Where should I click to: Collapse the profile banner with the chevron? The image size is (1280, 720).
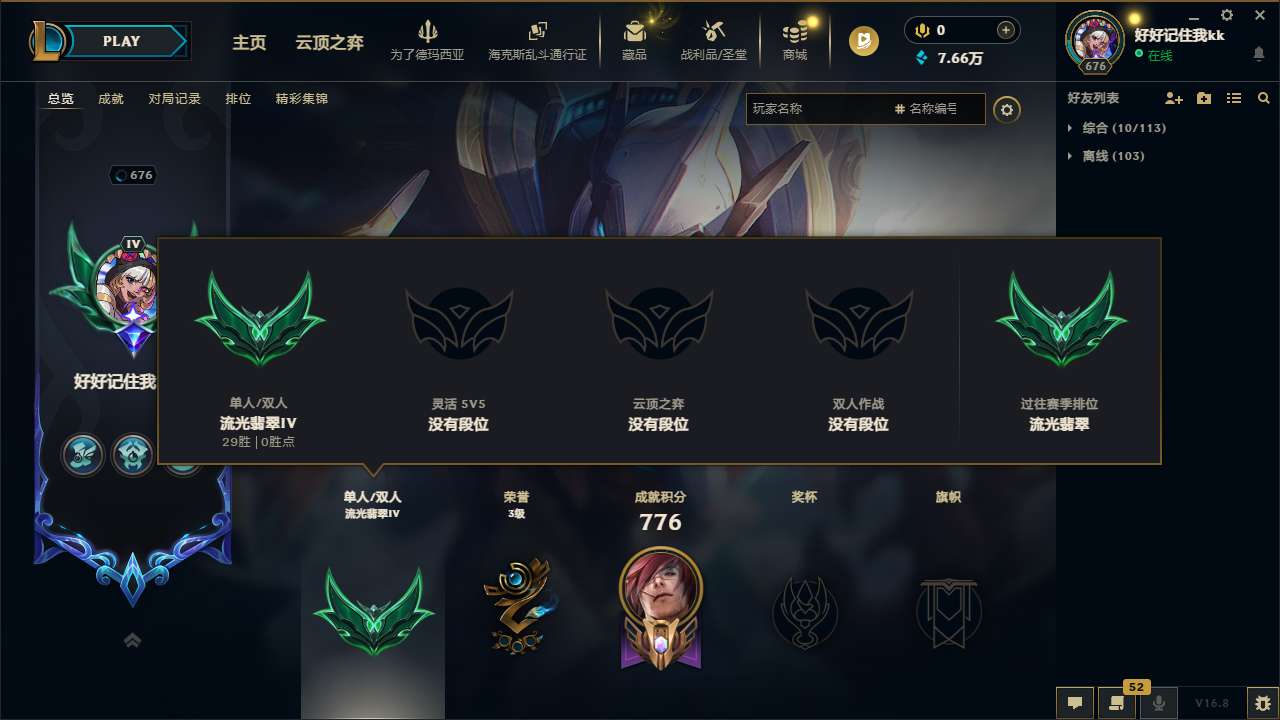(x=132, y=639)
